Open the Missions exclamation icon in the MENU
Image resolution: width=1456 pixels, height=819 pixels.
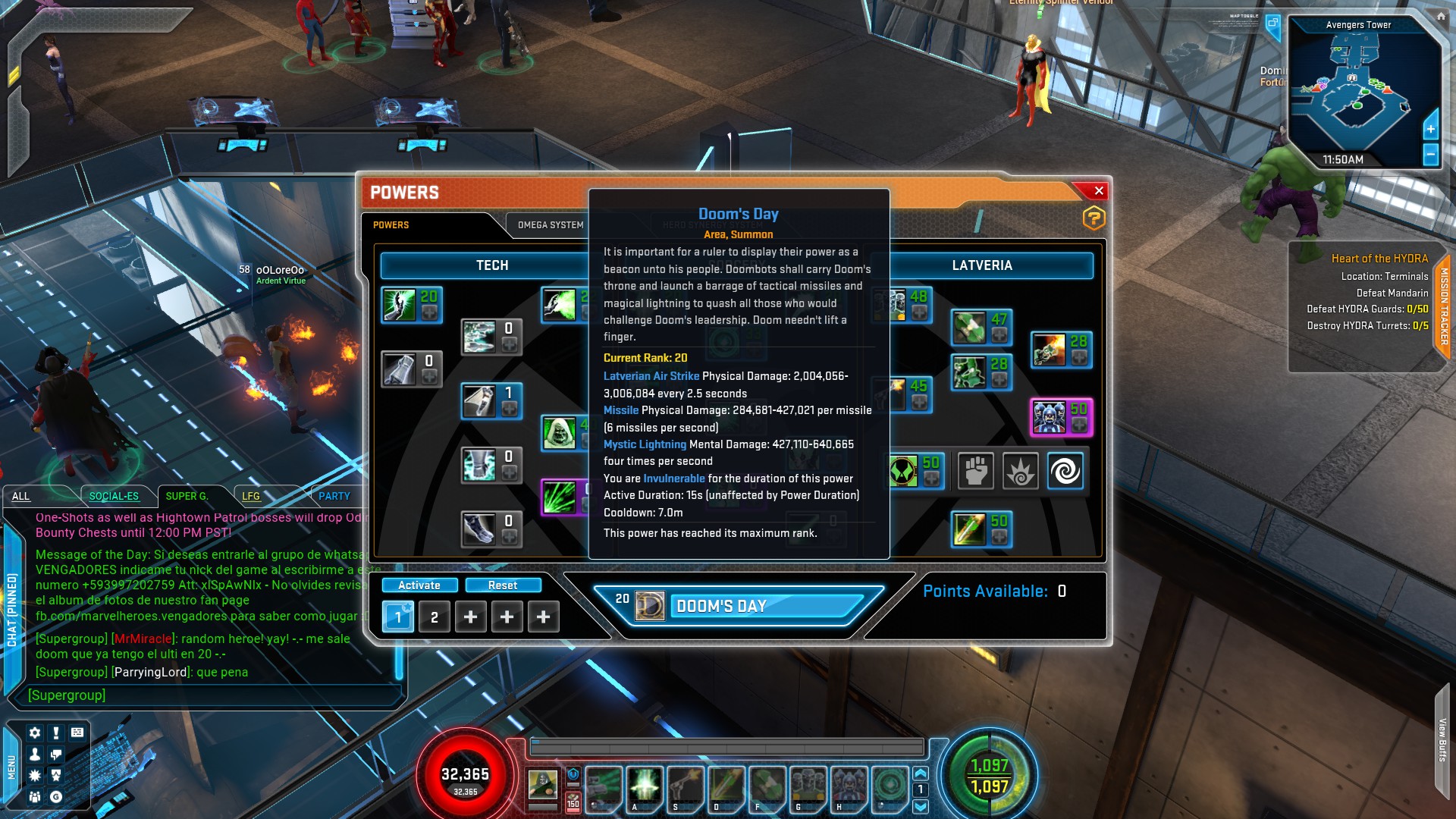[x=56, y=733]
